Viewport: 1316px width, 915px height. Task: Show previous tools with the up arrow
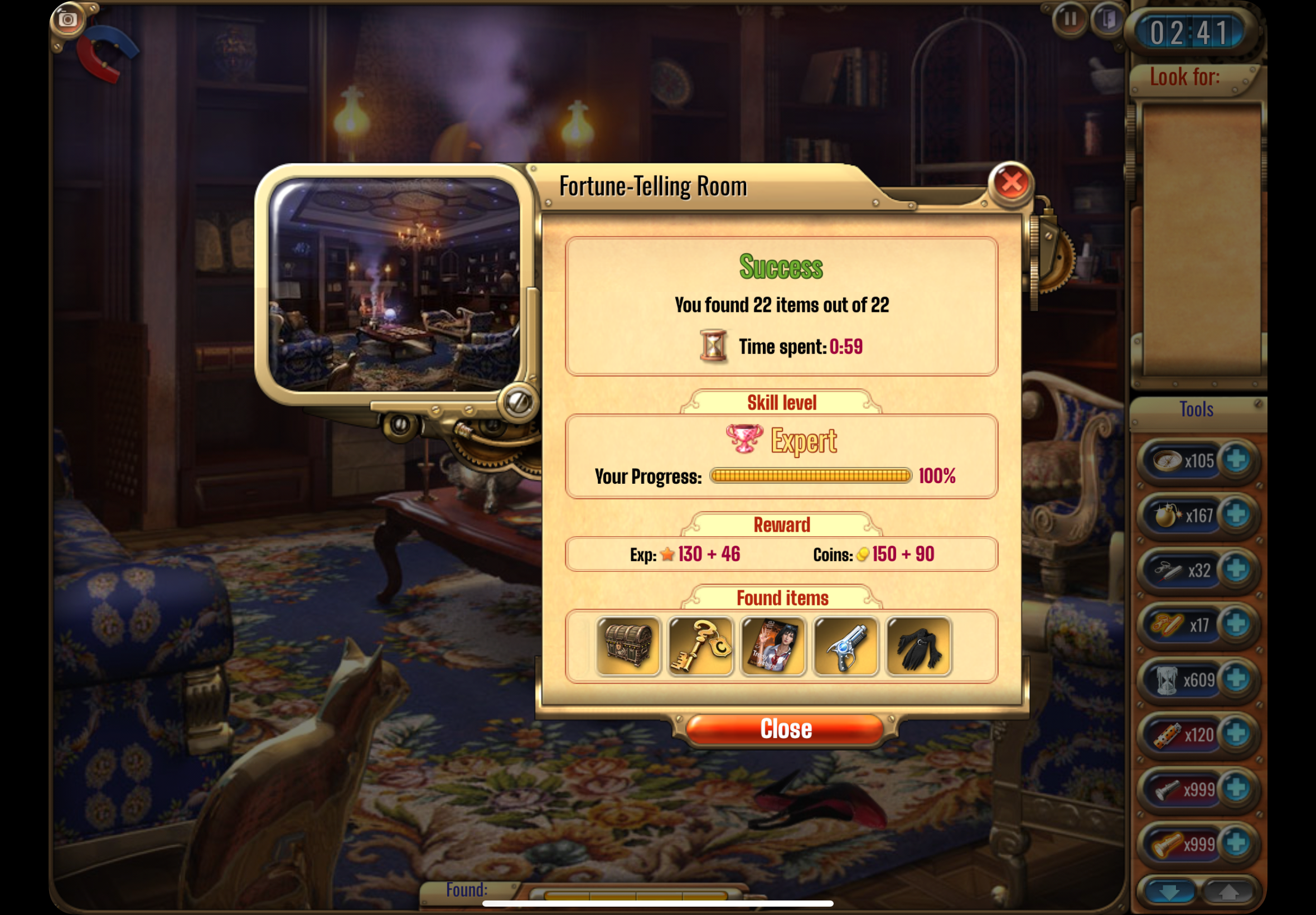point(1227,892)
